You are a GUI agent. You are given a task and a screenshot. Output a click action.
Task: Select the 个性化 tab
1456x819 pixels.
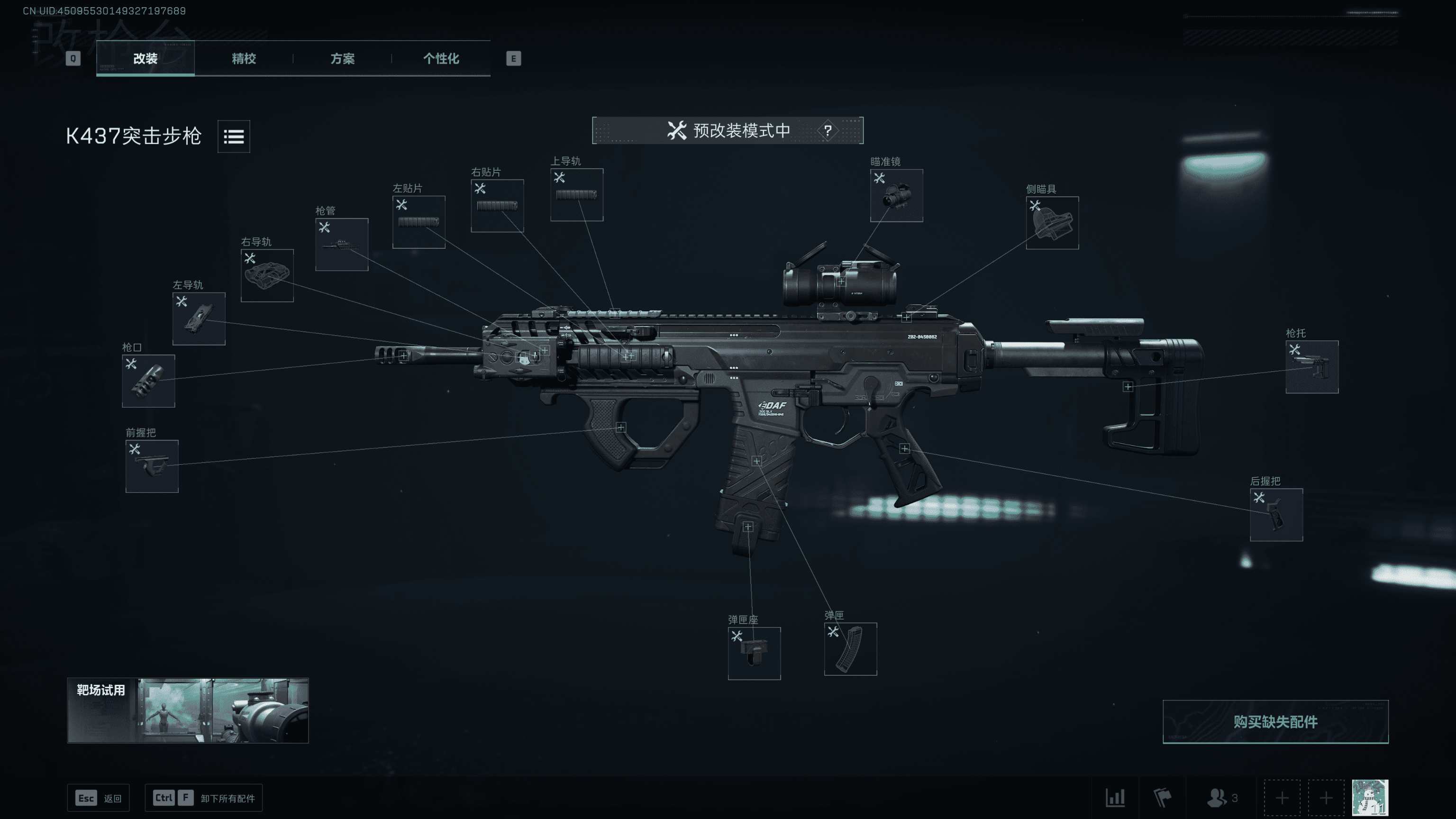(441, 58)
